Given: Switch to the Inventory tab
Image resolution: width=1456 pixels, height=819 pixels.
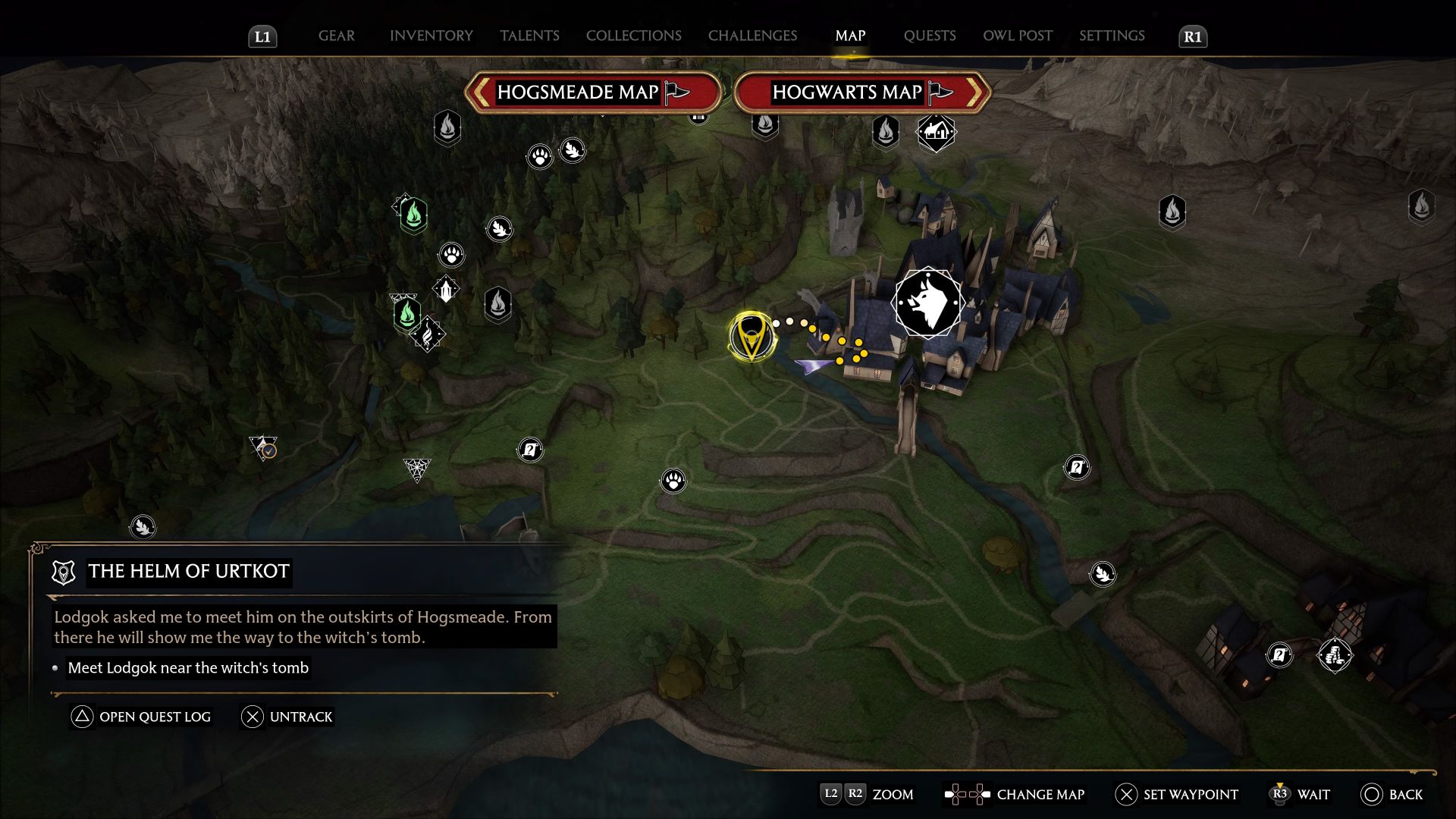Looking at the screenshot, I should (431, 36).
